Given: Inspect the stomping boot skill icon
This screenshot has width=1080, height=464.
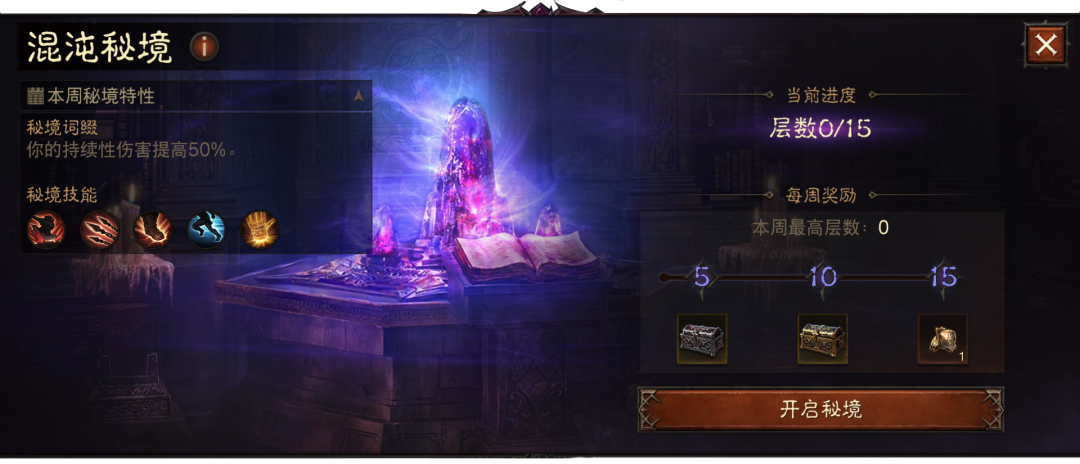Looking at the screenshot, I should [153, 229].
